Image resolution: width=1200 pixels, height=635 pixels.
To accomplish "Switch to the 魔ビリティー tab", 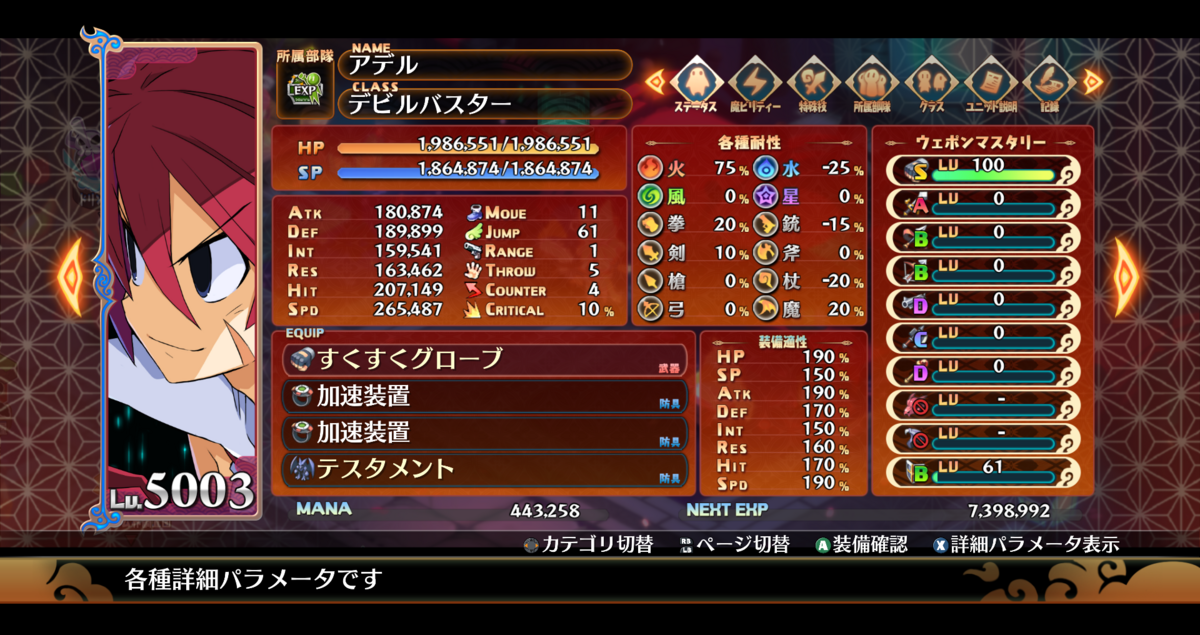I will 754,82.
